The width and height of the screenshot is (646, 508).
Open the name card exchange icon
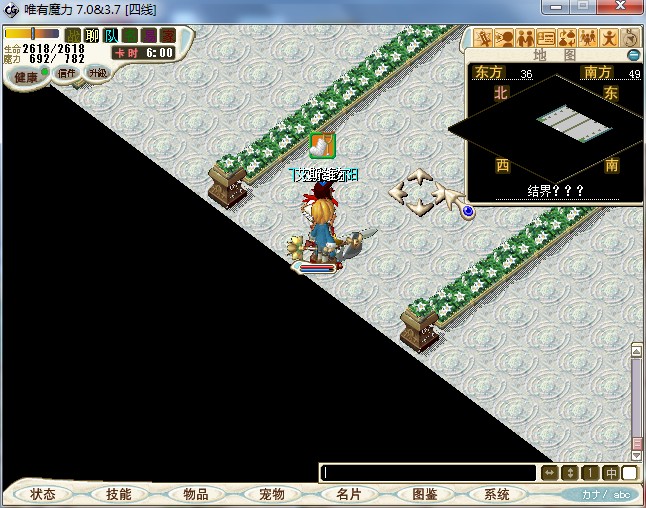click(545, 39)
